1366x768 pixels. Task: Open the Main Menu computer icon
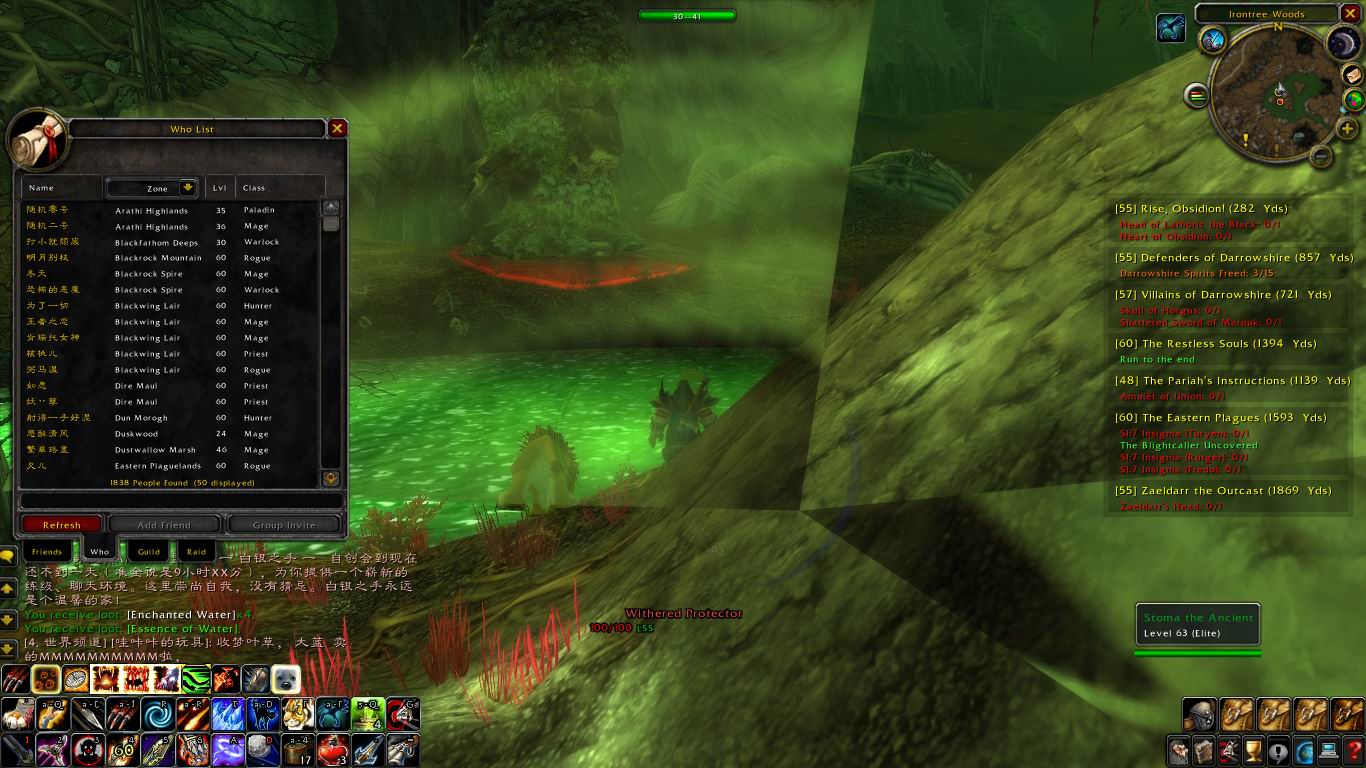(x=1329, y=750)
